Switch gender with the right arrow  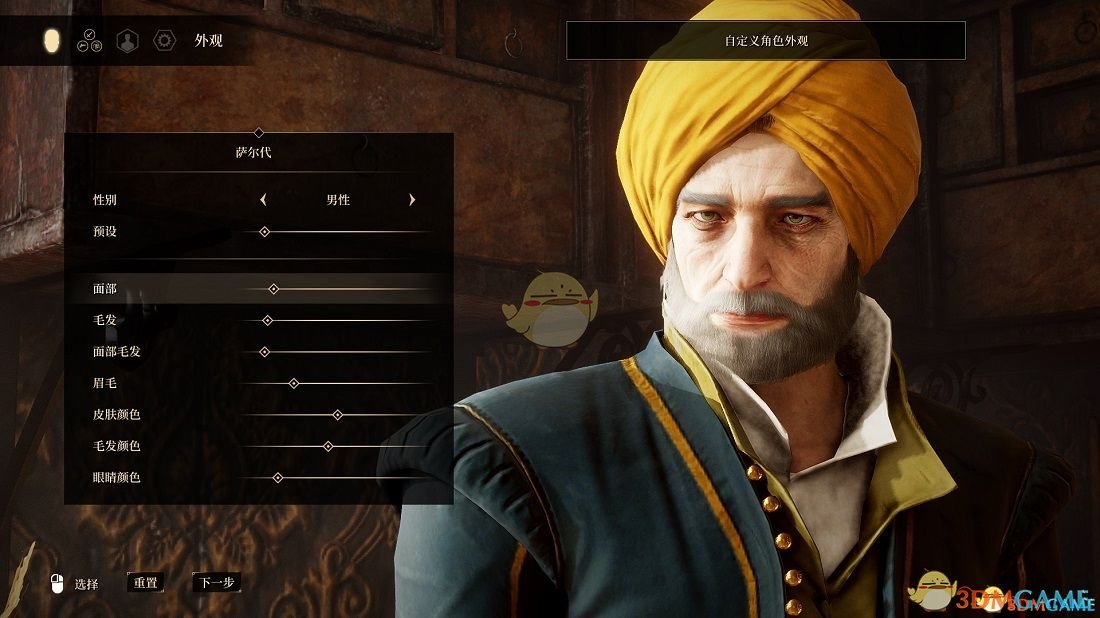click(412, 200)
